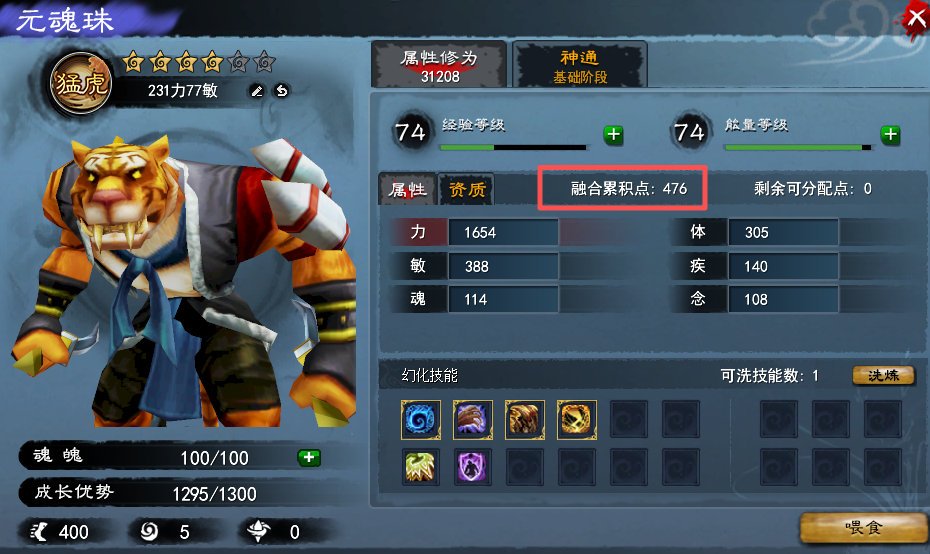Viewport: 930px width, 554px height.
Task: Add 魂魄 with the green plus button
Action: click(309, 458)
